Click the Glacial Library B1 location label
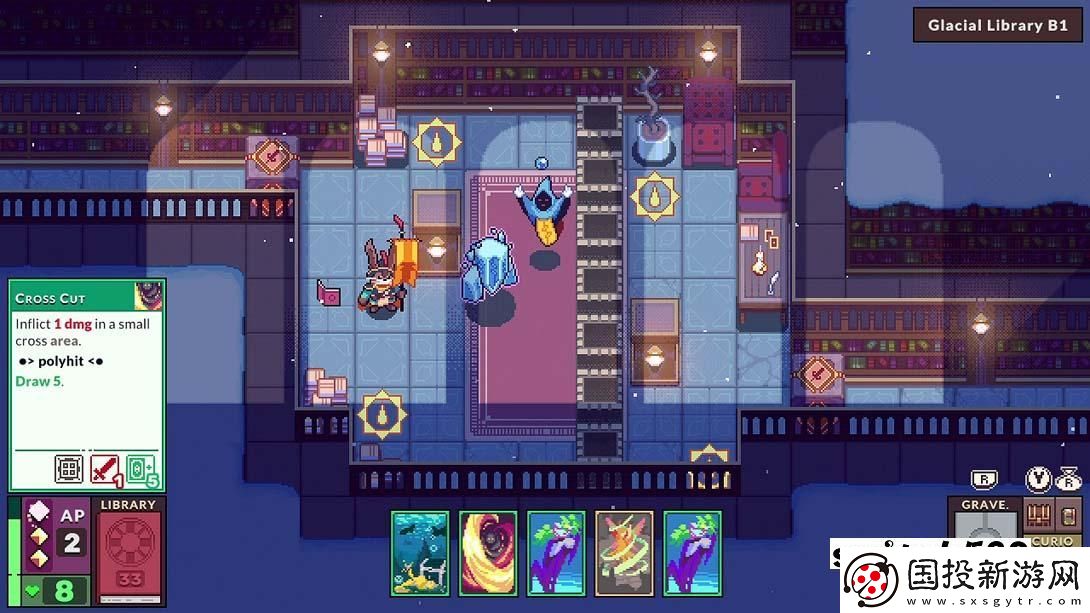1090x613 pixels. [997, 26]
